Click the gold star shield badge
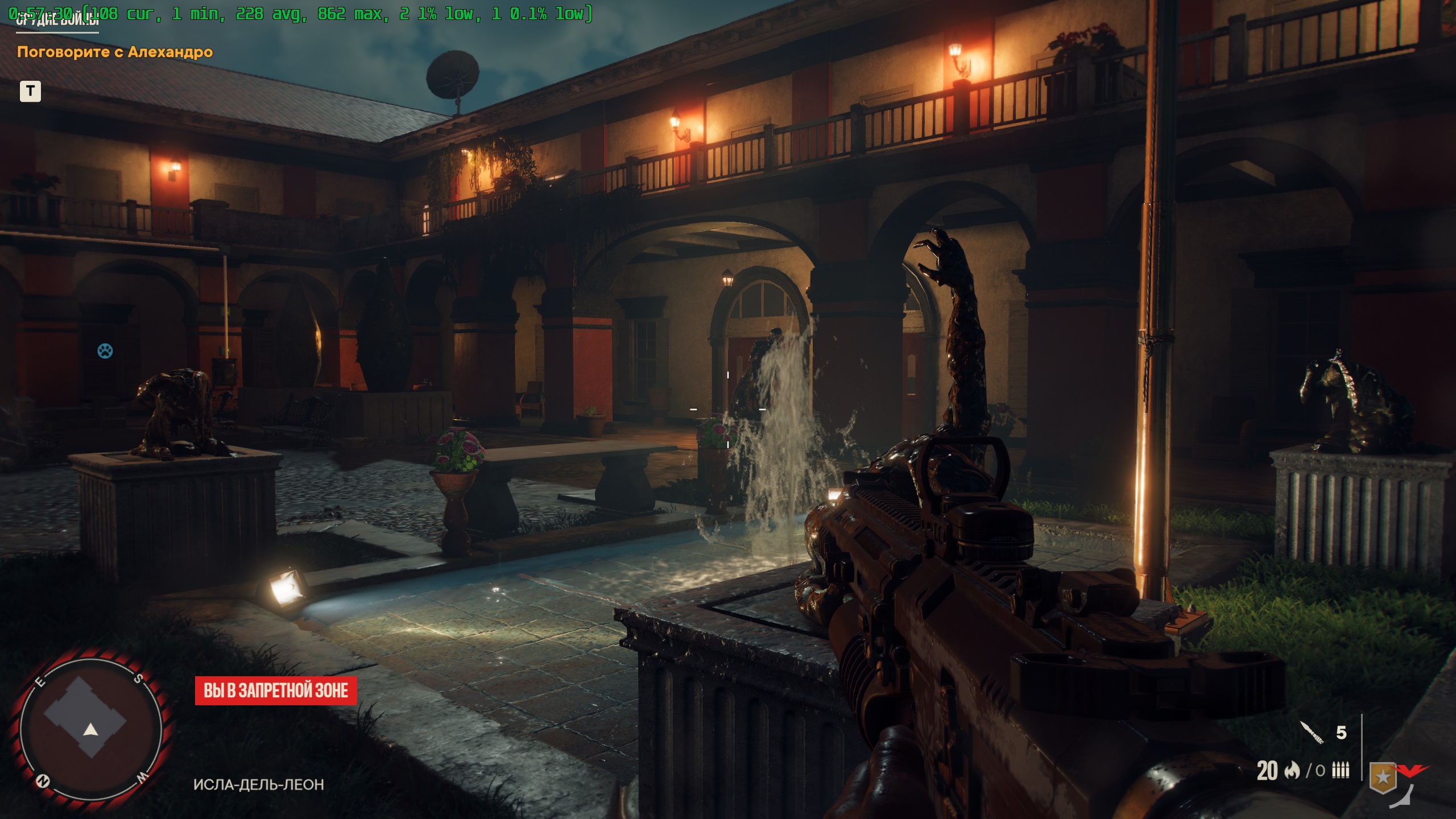1456x819 pixels. (1383, 777)
